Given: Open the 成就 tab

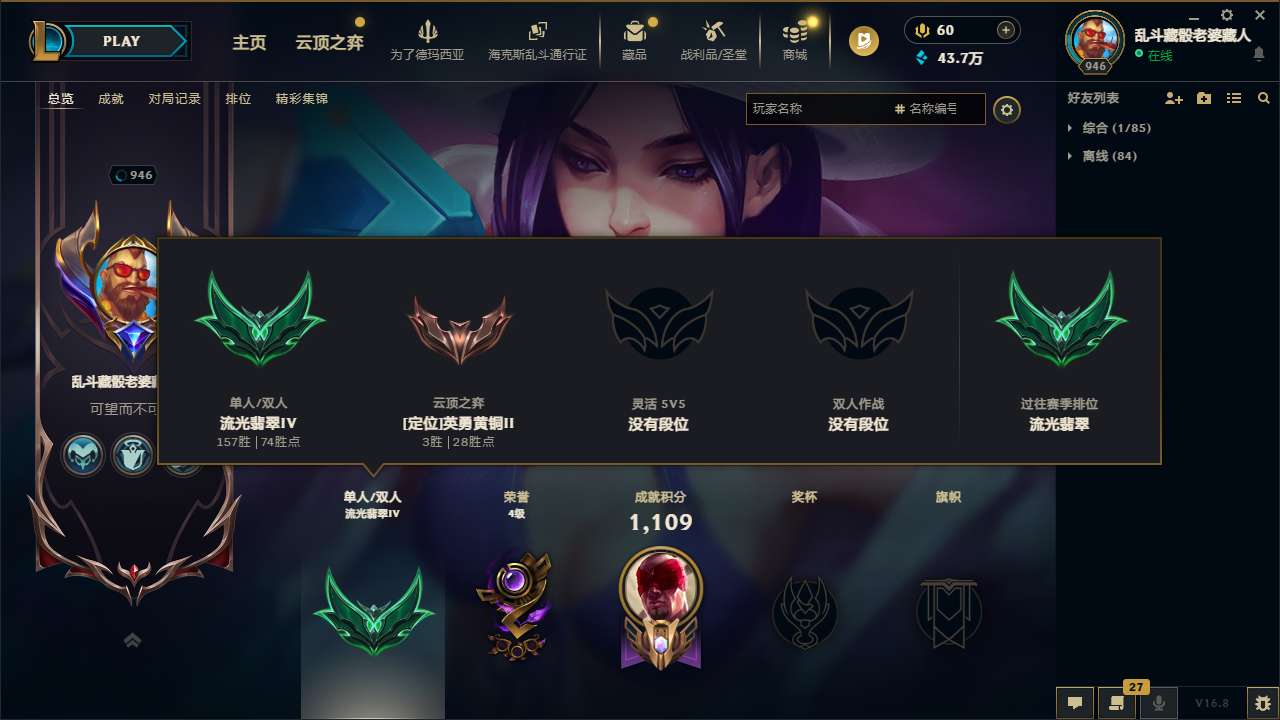Looking at the screenshot, I should 110,99.
